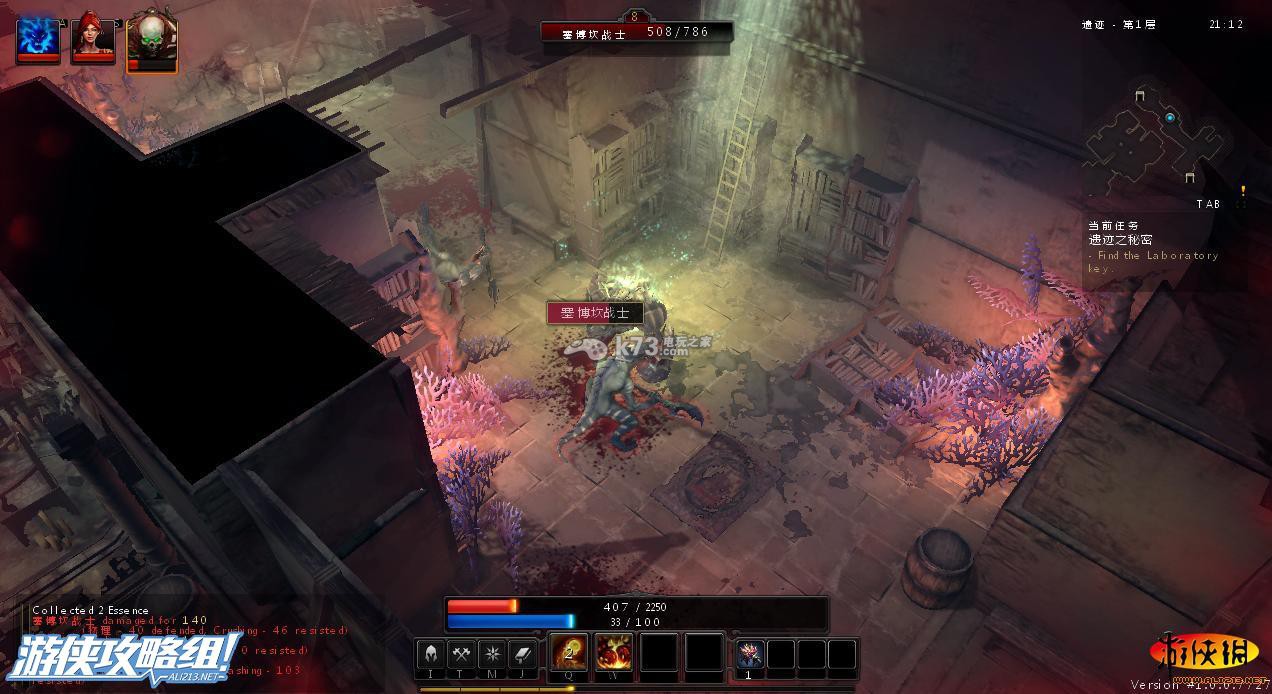Open the crossed axes skills button
Viewport: 1272px width, 694px height.
pos(461,654)
